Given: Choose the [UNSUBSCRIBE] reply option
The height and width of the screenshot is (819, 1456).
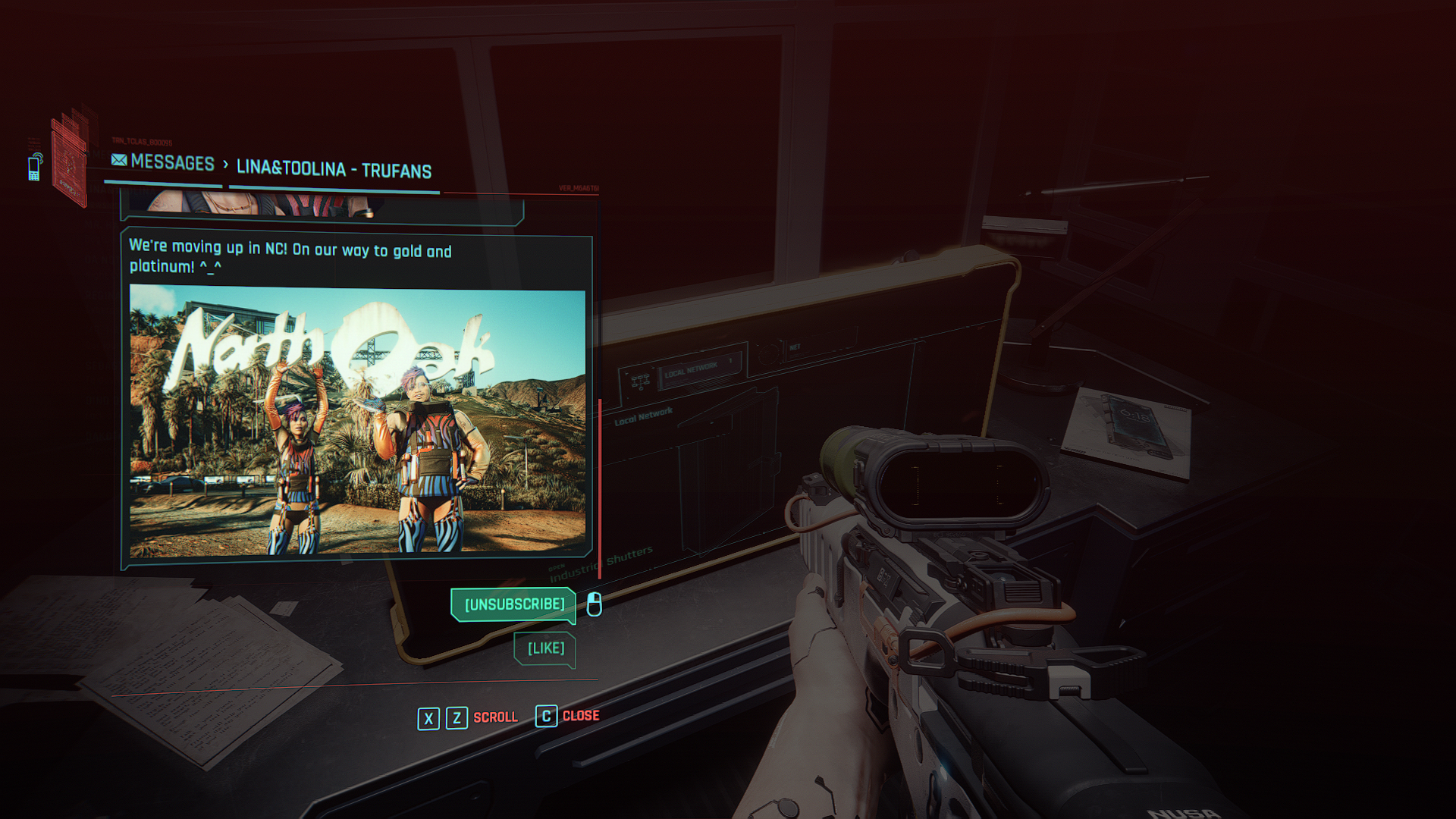Looking at the screenshot, I should pyautogui.click(x=513, y=604).
